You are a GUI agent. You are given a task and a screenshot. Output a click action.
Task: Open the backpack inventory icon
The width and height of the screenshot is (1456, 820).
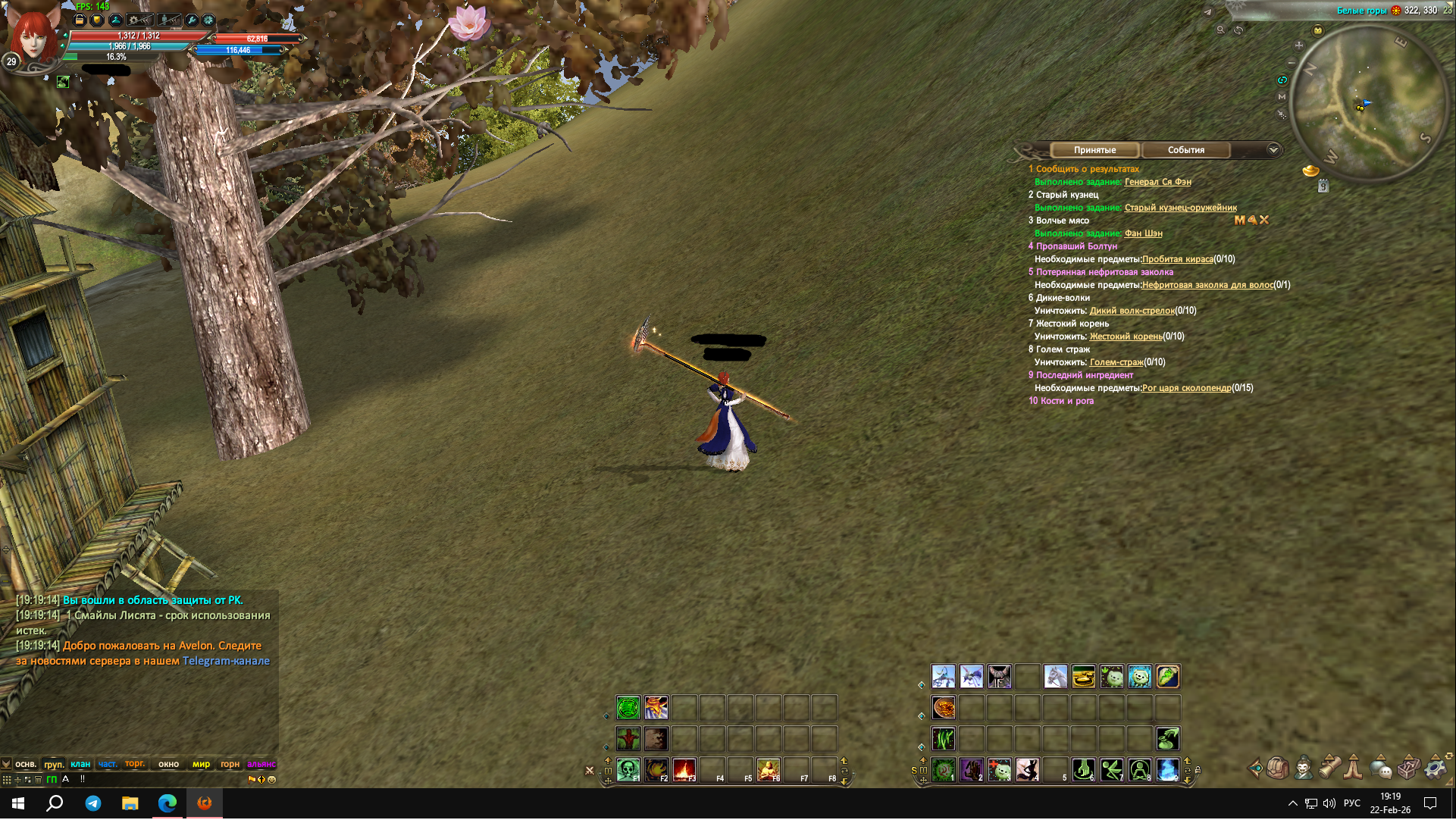tap(1277, 768)
